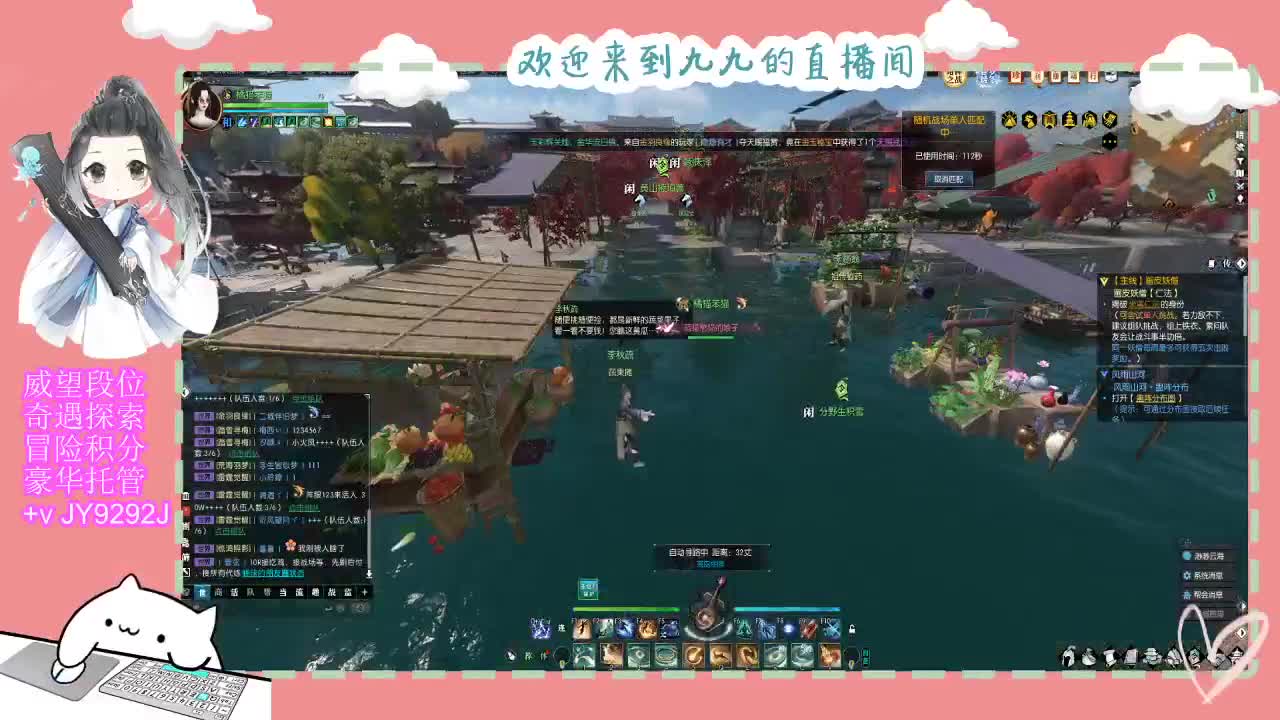Viewport: 1280px width, 720px height.
Task: Click the + to add a chat channel tab
Action: click(364, 592)
